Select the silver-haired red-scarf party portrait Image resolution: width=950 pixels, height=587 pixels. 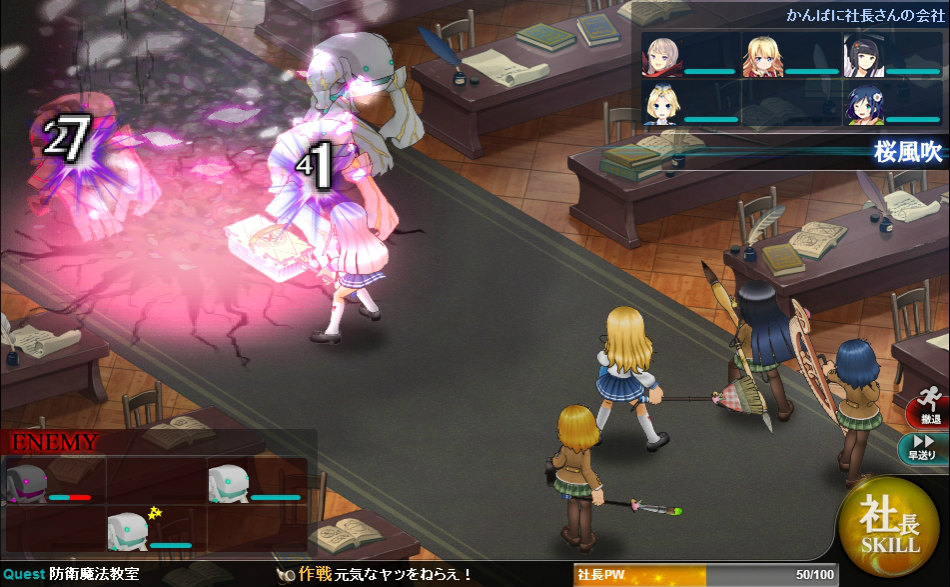pyautogui.click(x=662, y=56)
